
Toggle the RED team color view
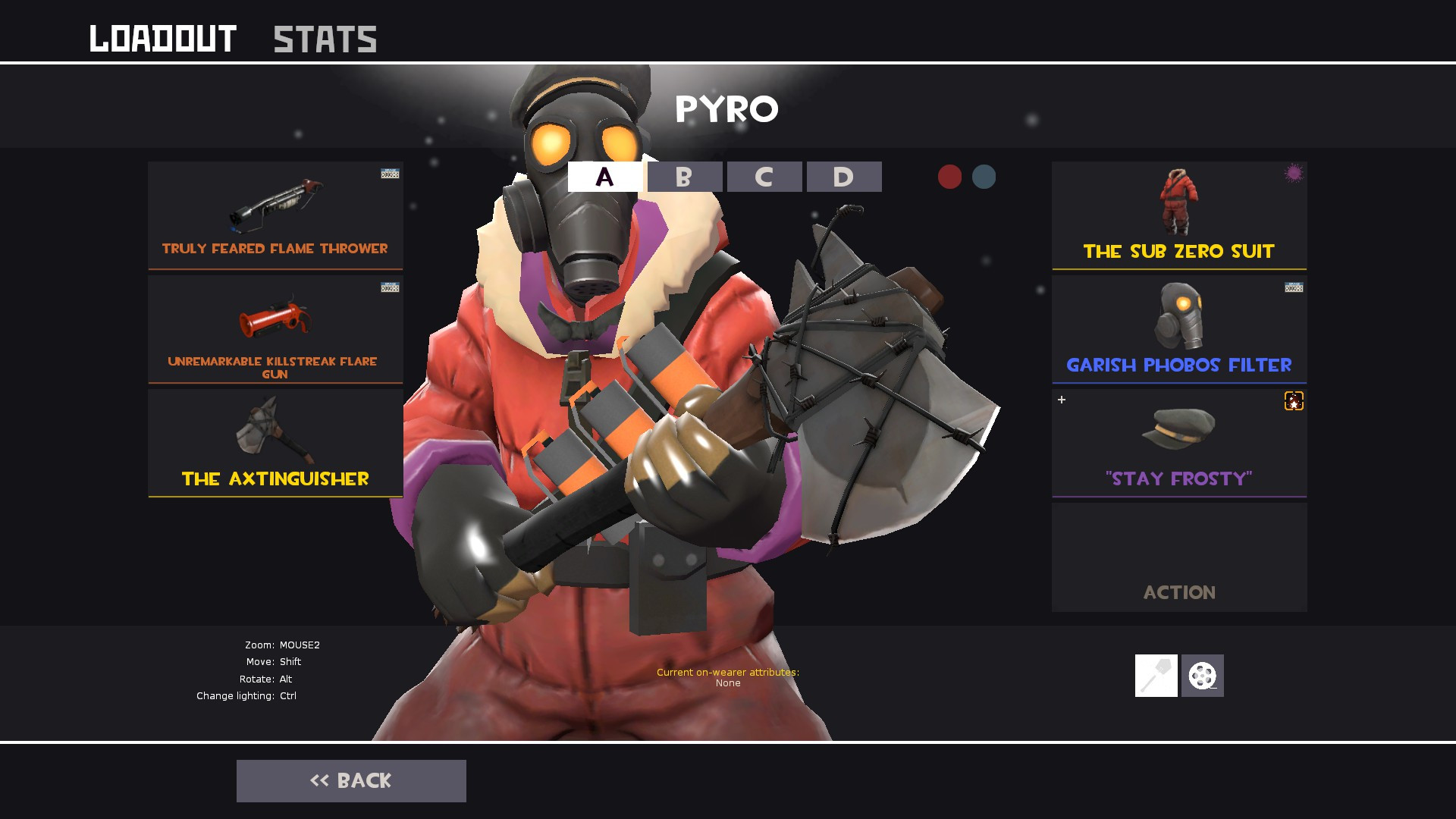coord(949,177)
